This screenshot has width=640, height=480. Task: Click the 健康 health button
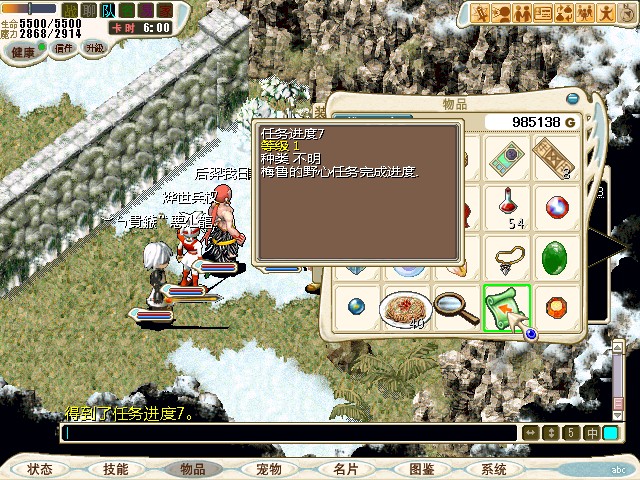tap(20, 47)
